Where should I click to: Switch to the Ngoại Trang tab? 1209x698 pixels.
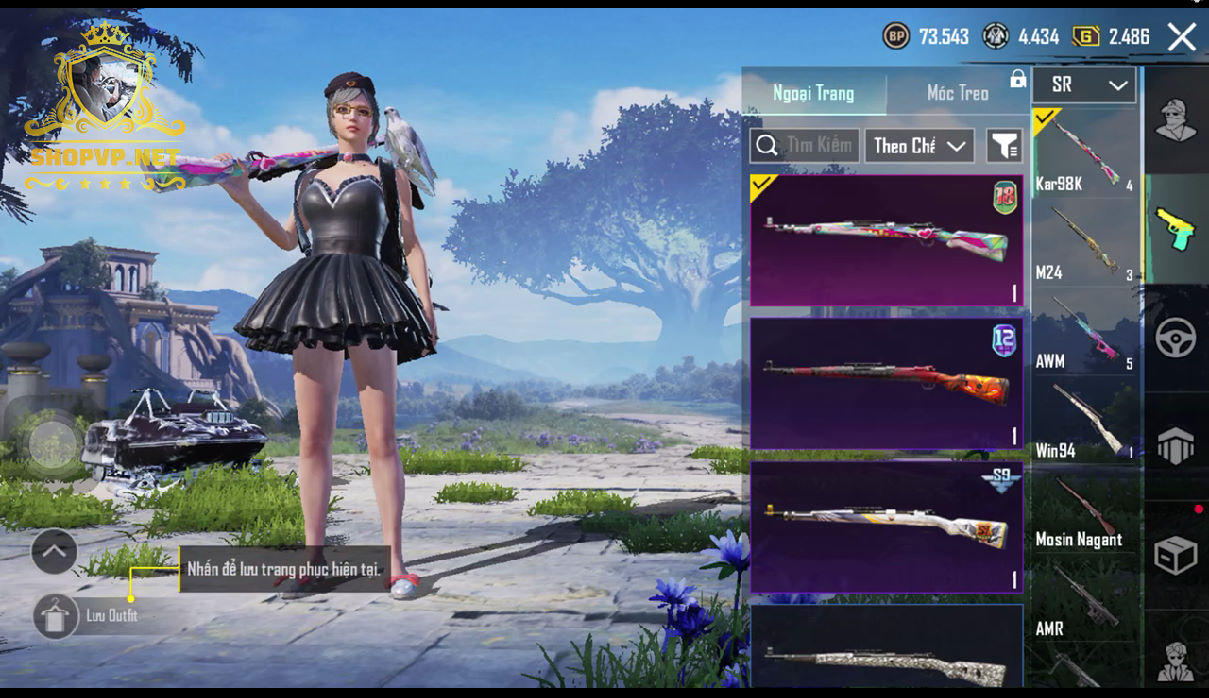(x=813, y=93)
